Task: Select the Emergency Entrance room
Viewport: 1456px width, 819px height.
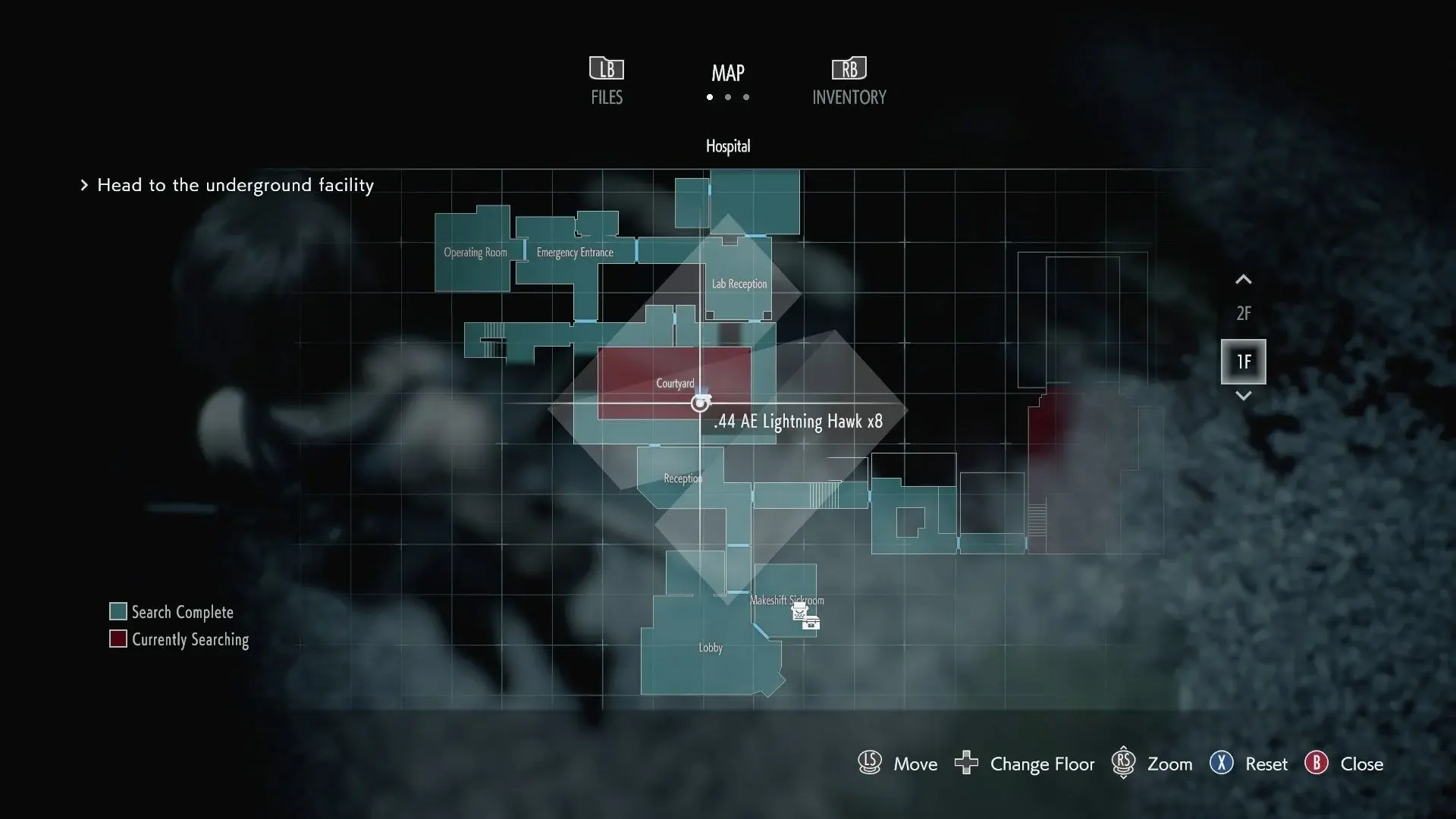Action: [x=575, y=253]
